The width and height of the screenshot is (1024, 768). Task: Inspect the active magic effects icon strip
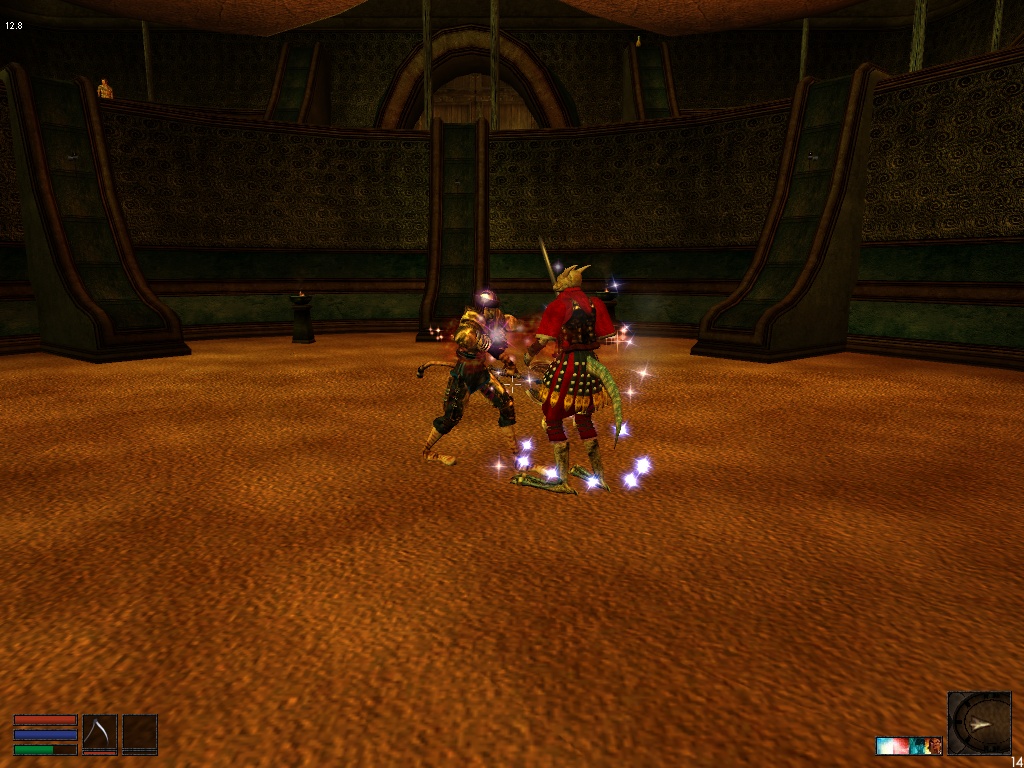909,746
